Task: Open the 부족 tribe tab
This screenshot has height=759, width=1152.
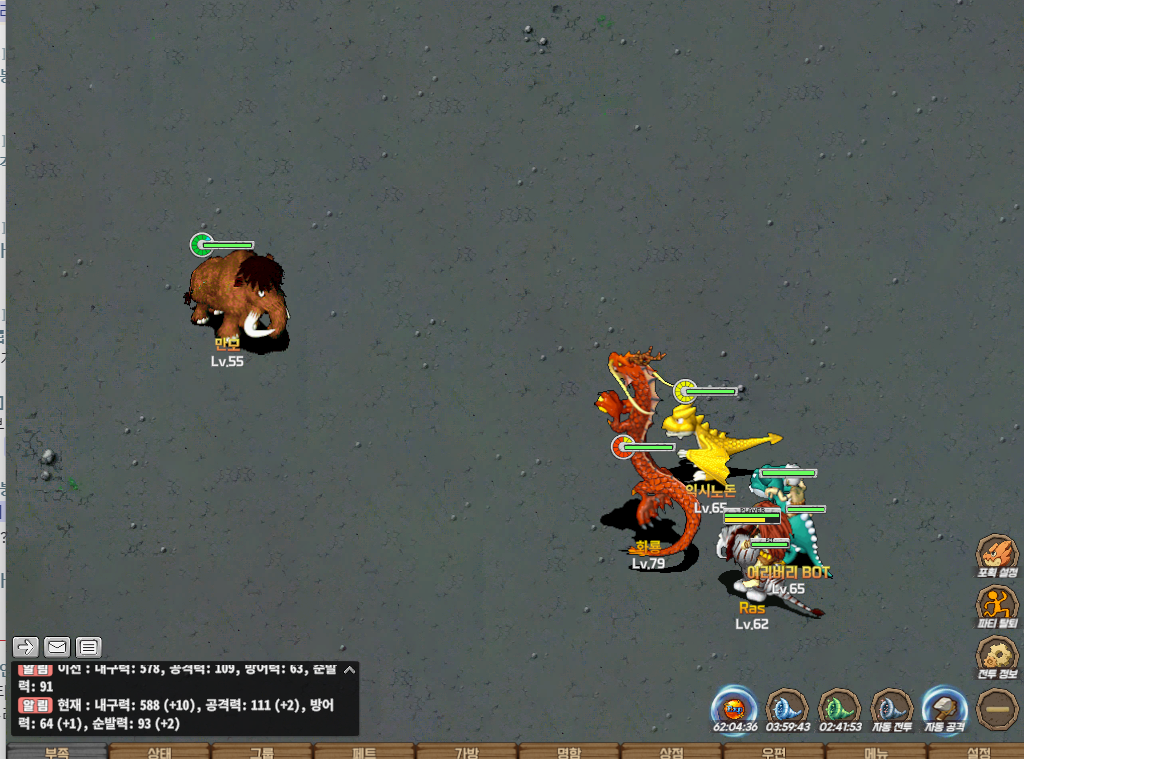Action: (57, 752)
